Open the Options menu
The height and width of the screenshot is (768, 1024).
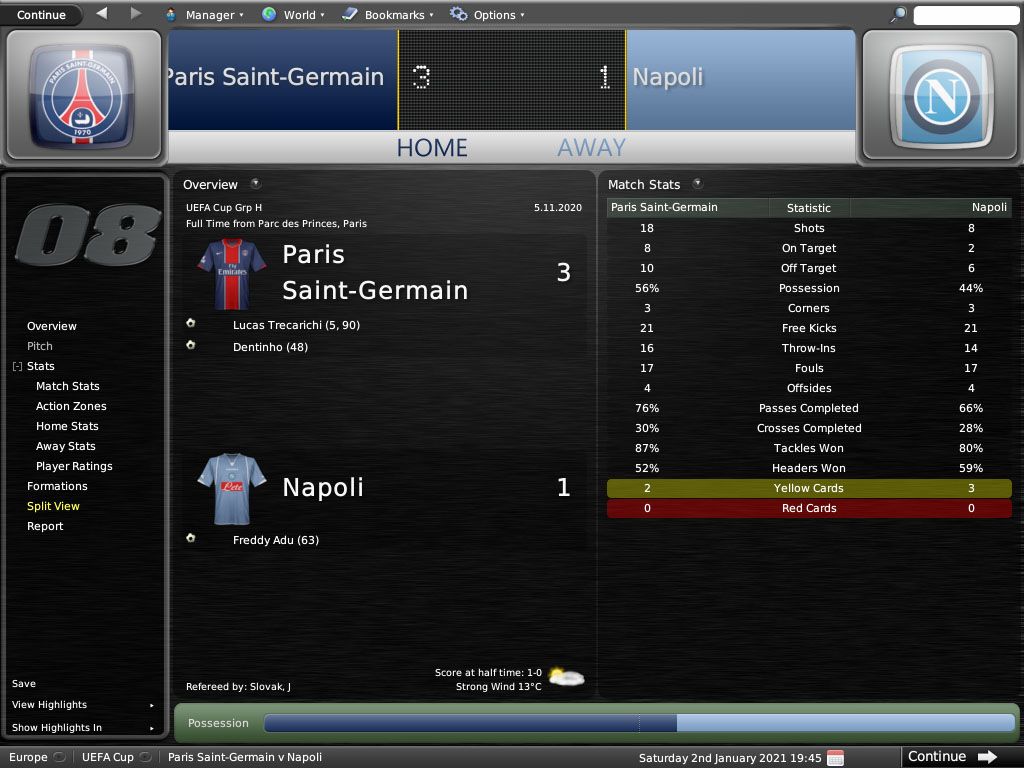click(x=487, y=15)
